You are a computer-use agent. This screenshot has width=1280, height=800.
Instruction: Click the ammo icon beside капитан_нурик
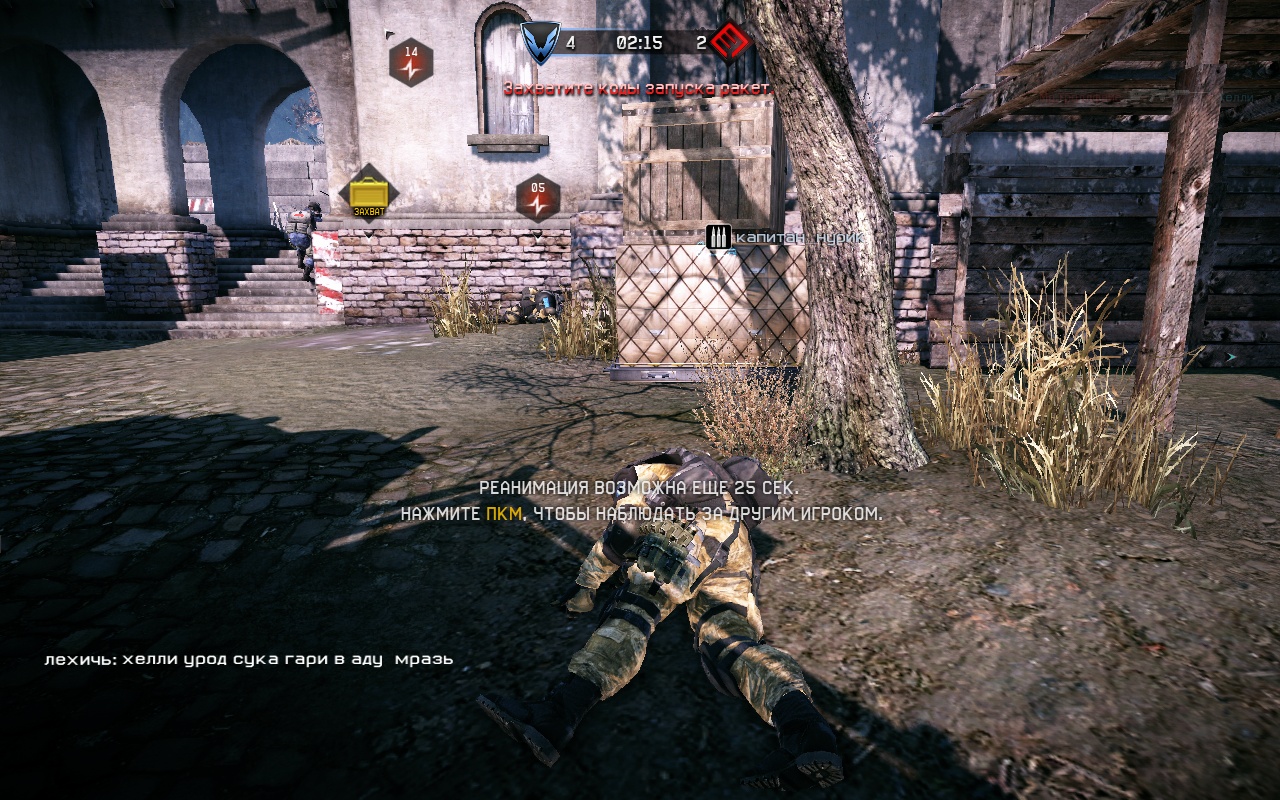tap(717, 237)
